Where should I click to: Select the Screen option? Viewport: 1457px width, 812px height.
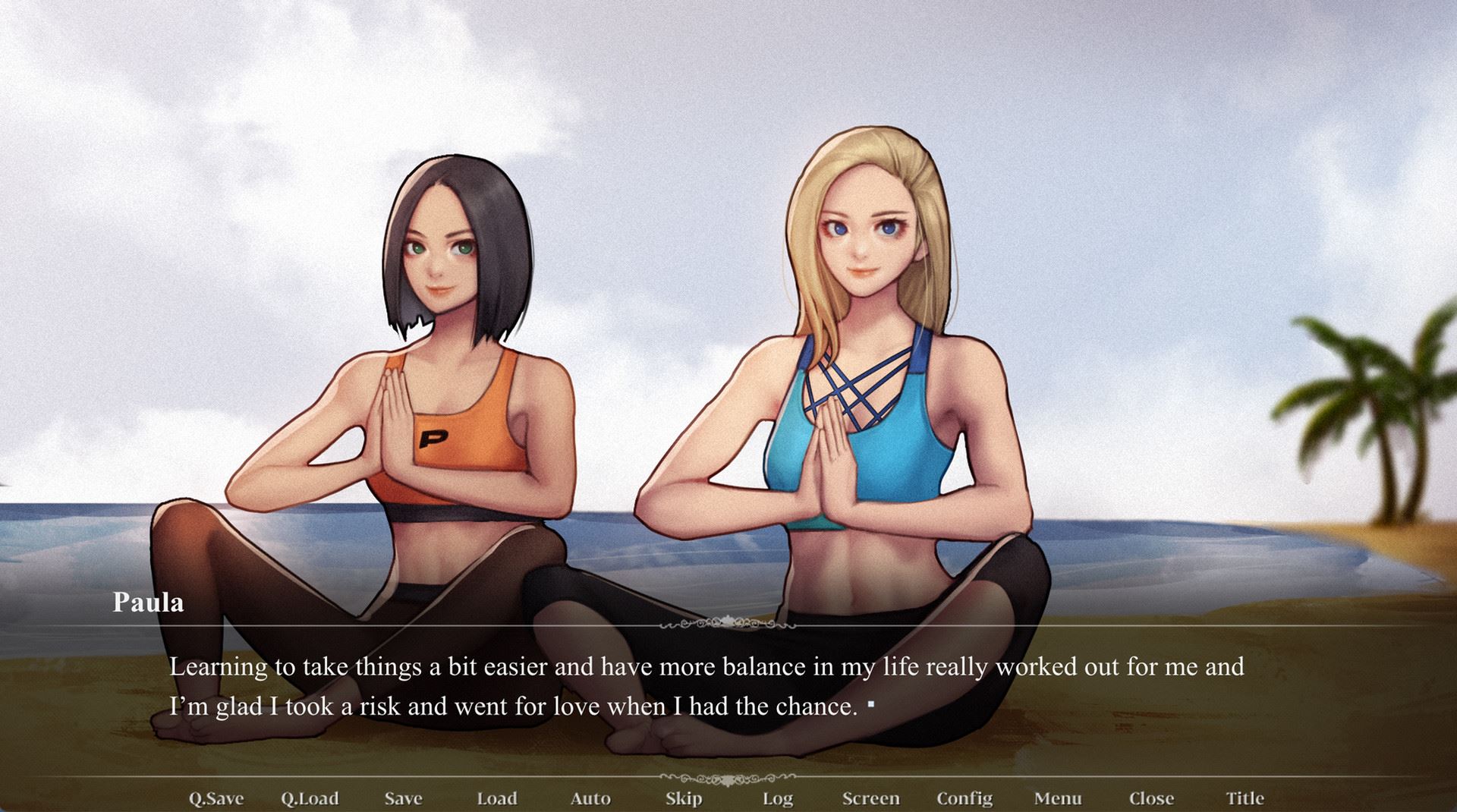871,798
